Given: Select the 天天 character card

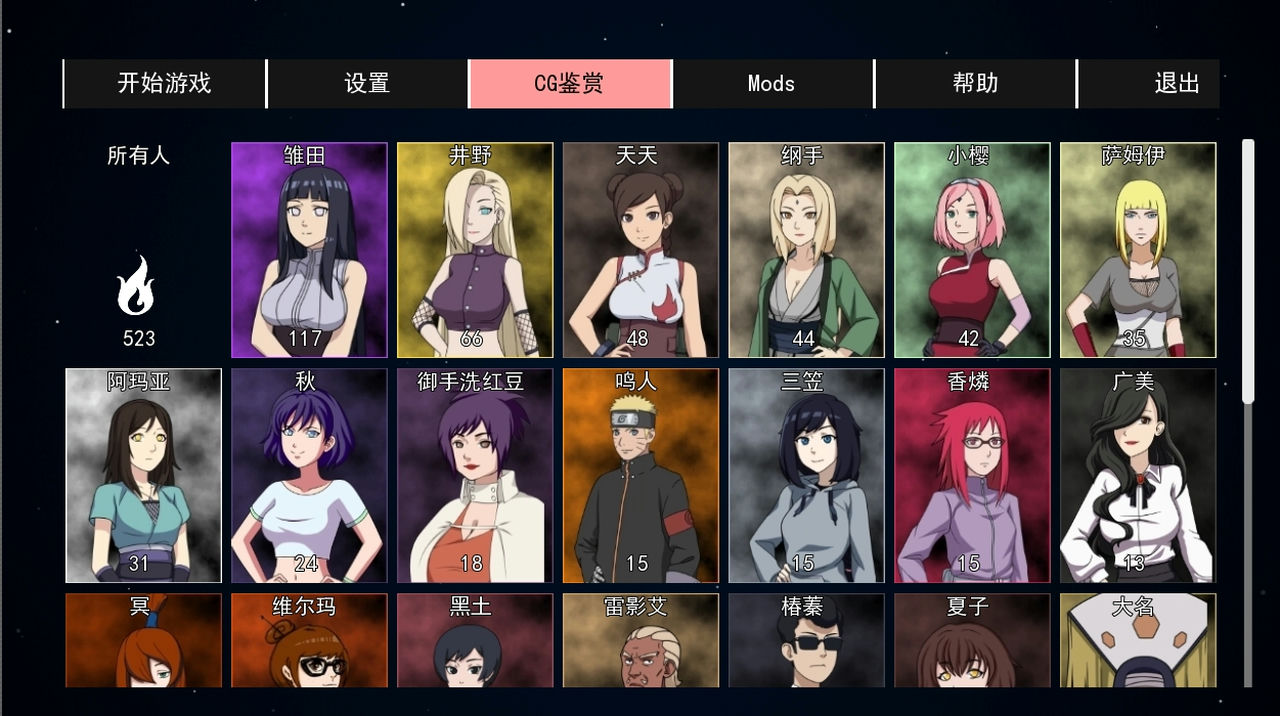Looking at the screenshot, I should [x=641, y=250].
